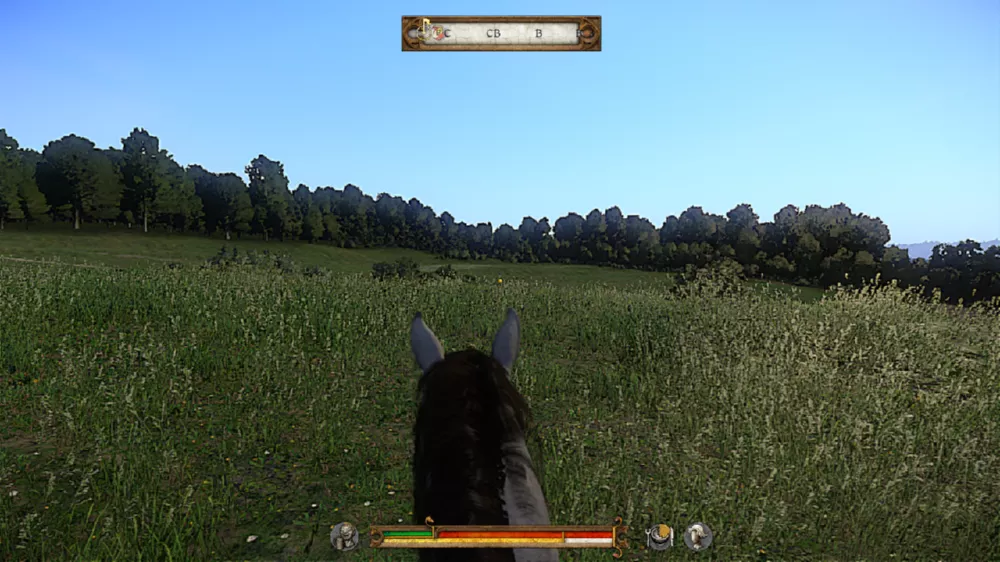Select the red shield marker on the compass
The height and width of the screenshot is (562, 1000).
point(437,33)
